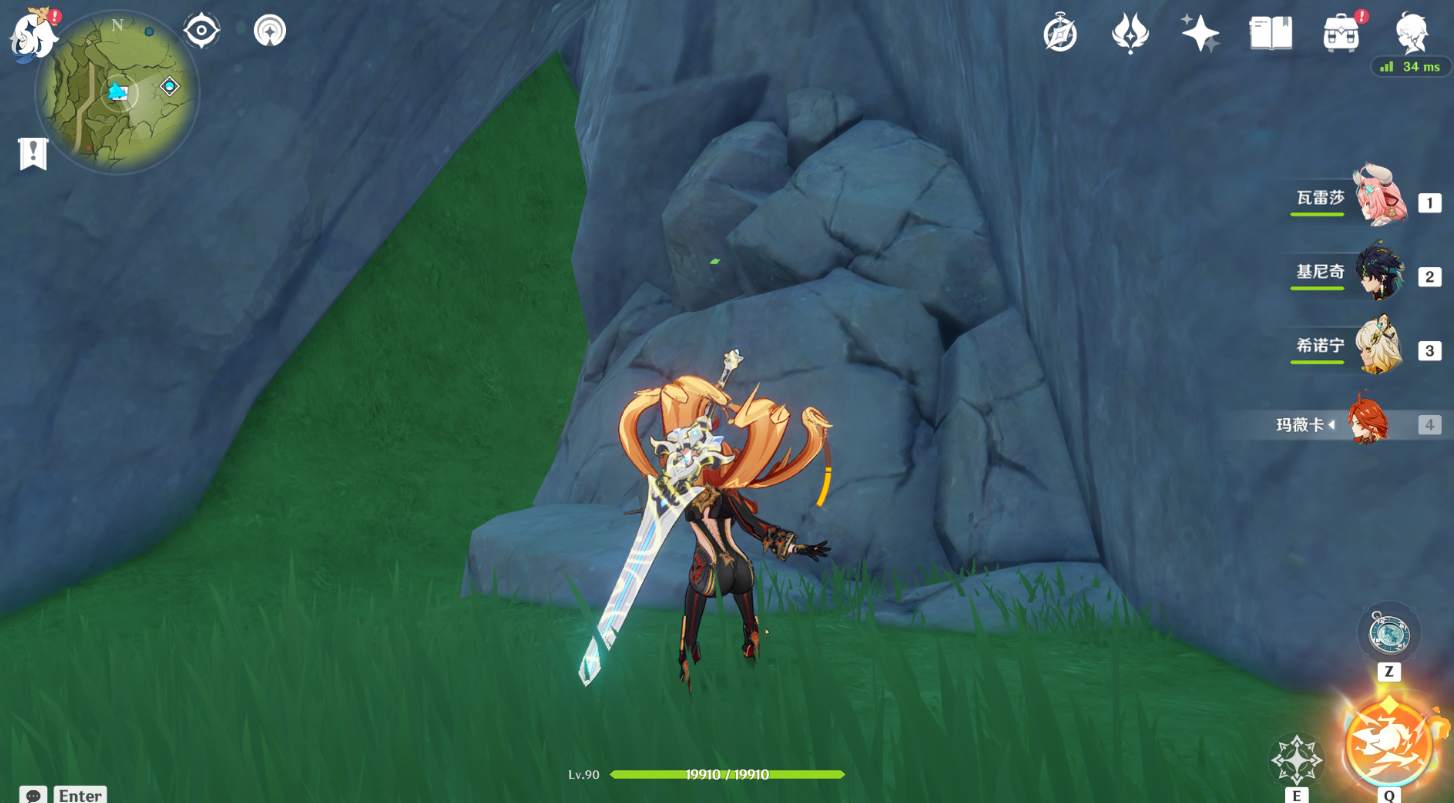
Task: Open the Paimon menu icon
Action: click(33, 35)
